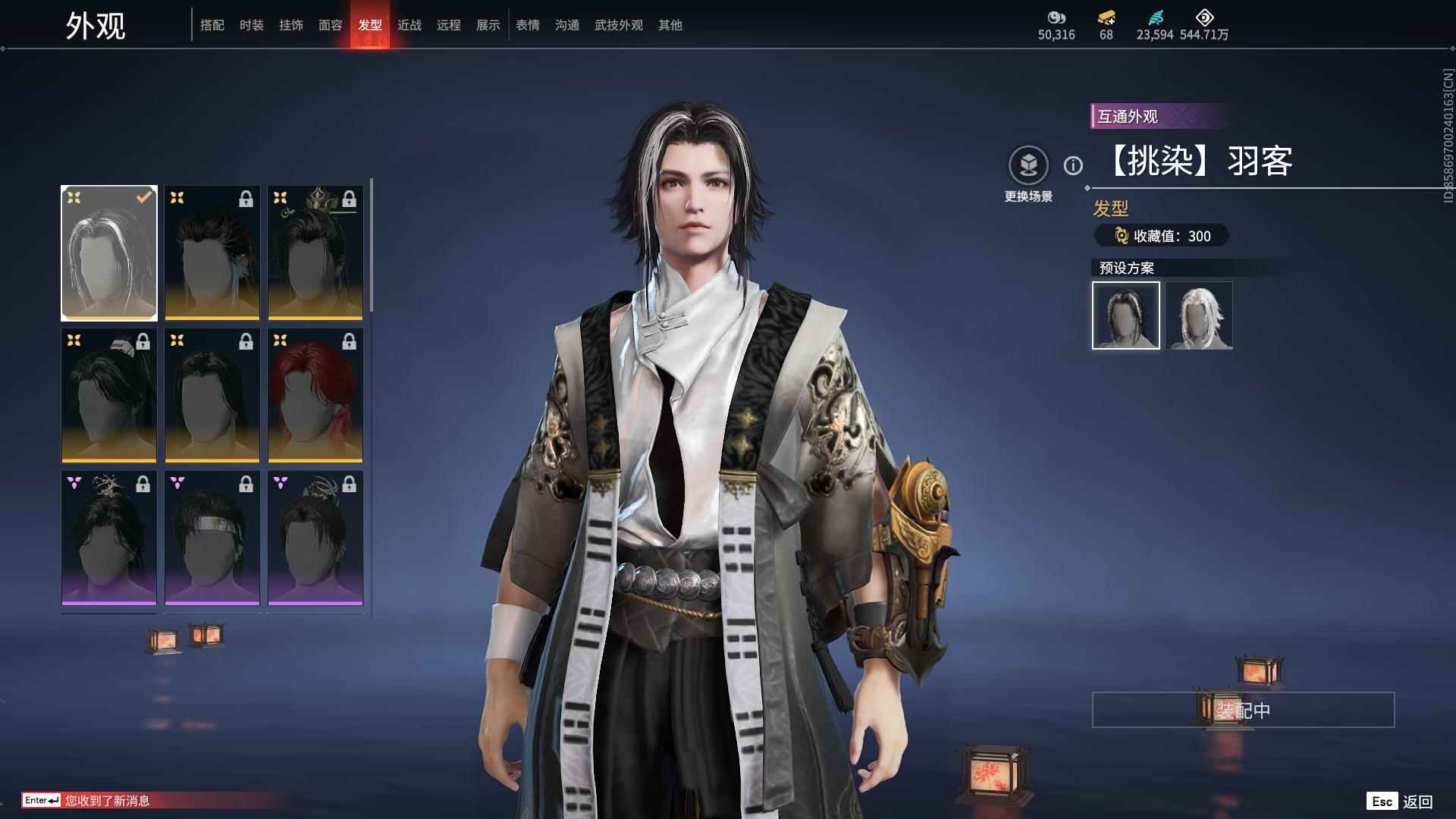Show the 展示 tab
The width and height of the screenshot is (1456, 819).
488,25
